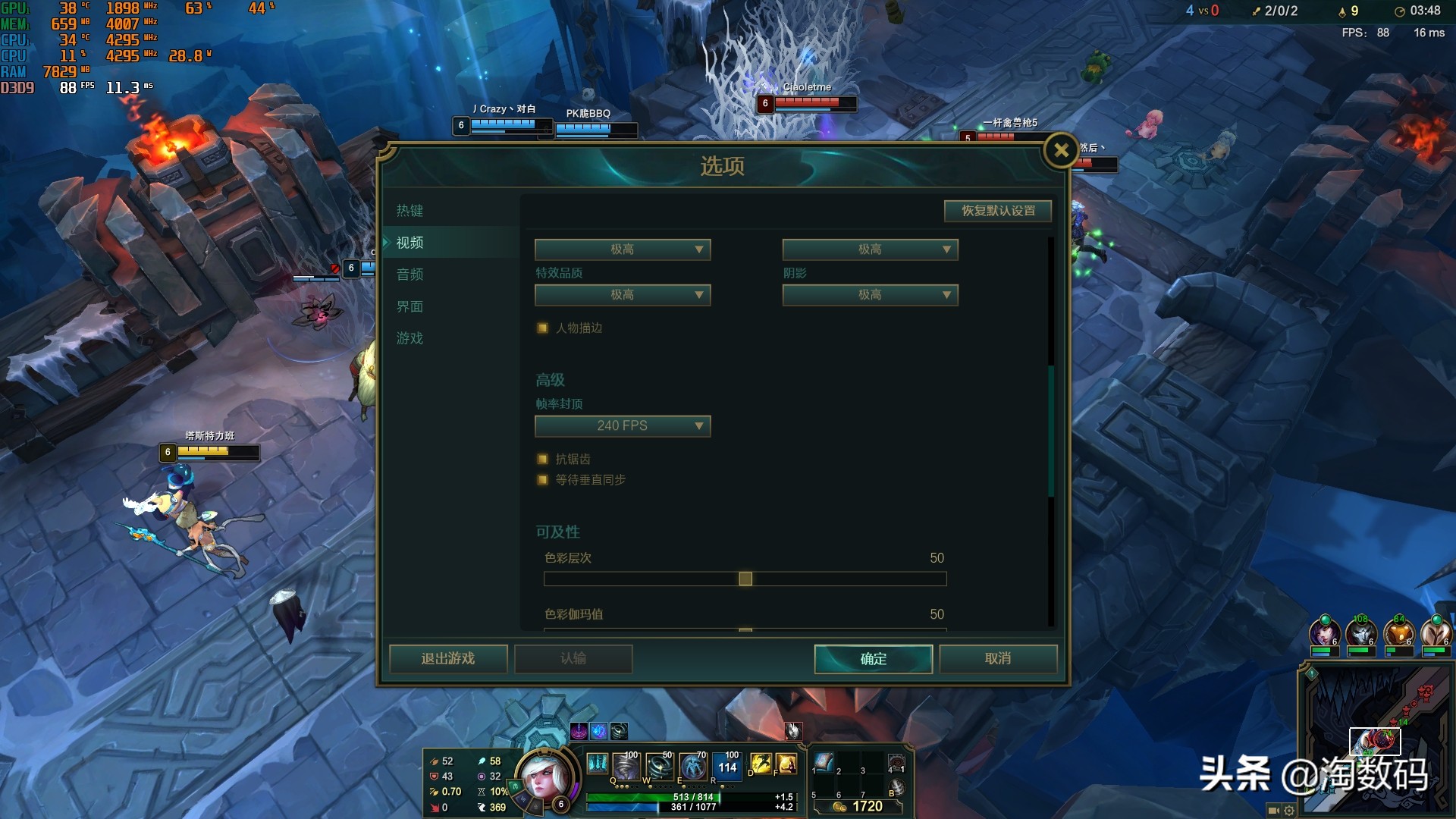Select the 视频 video tab

409,243
